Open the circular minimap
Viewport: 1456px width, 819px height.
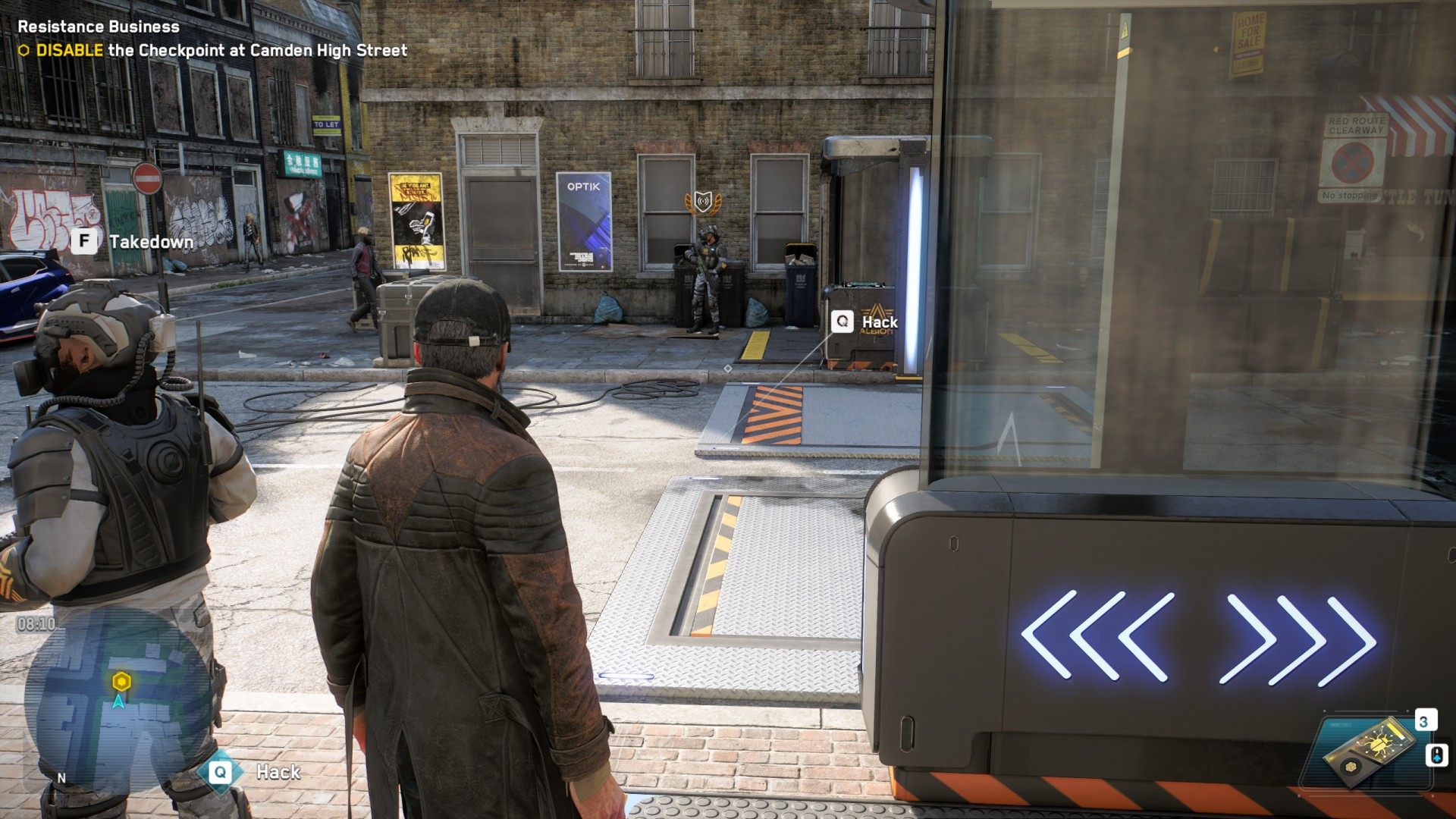tap(118, 698)
